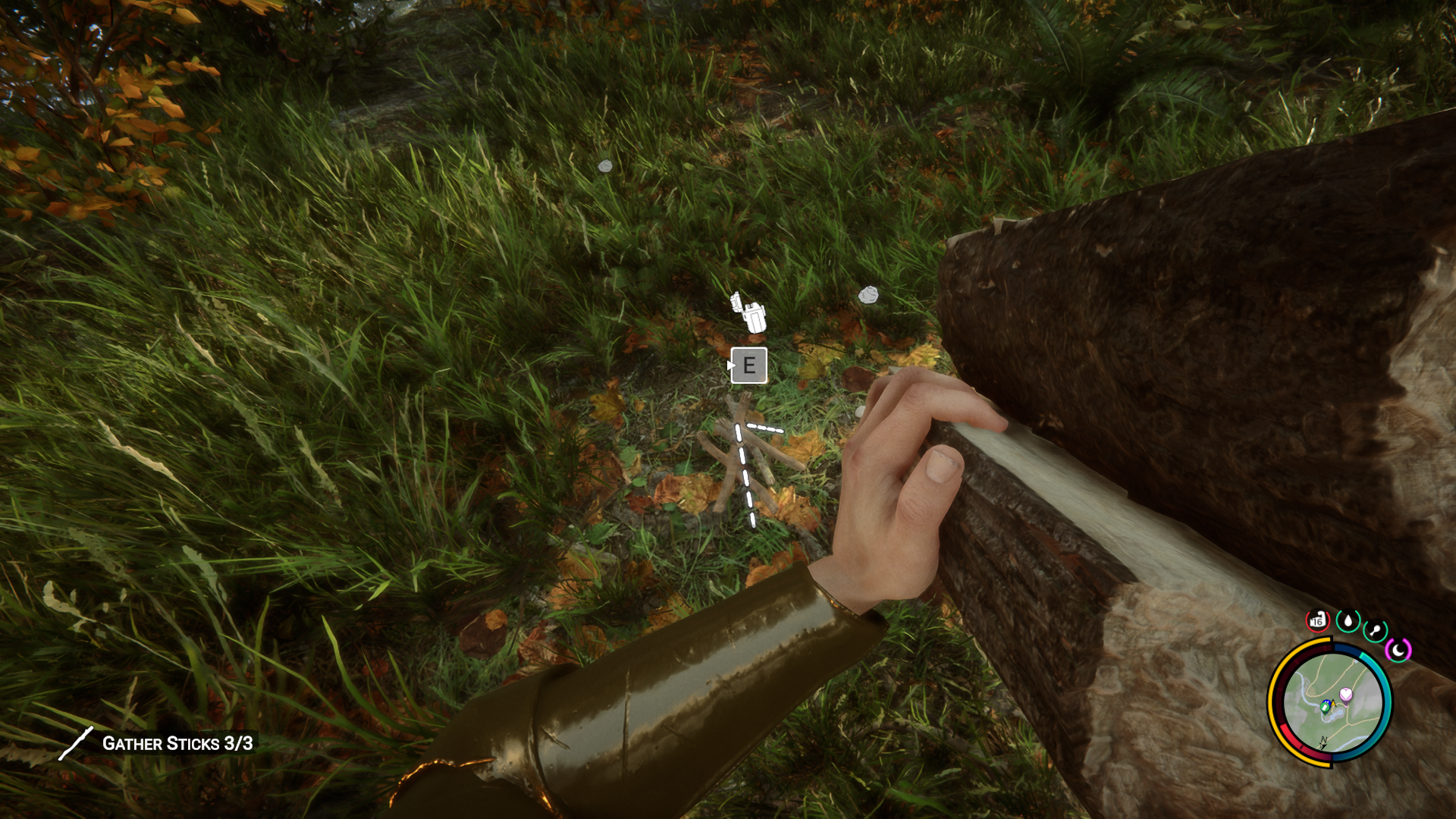The width and height of the screenshot is (1456, 819).
Task: Click the blue GPS locator marker on the minimap
Action: pyautogui.click(x=1326, y=706)
